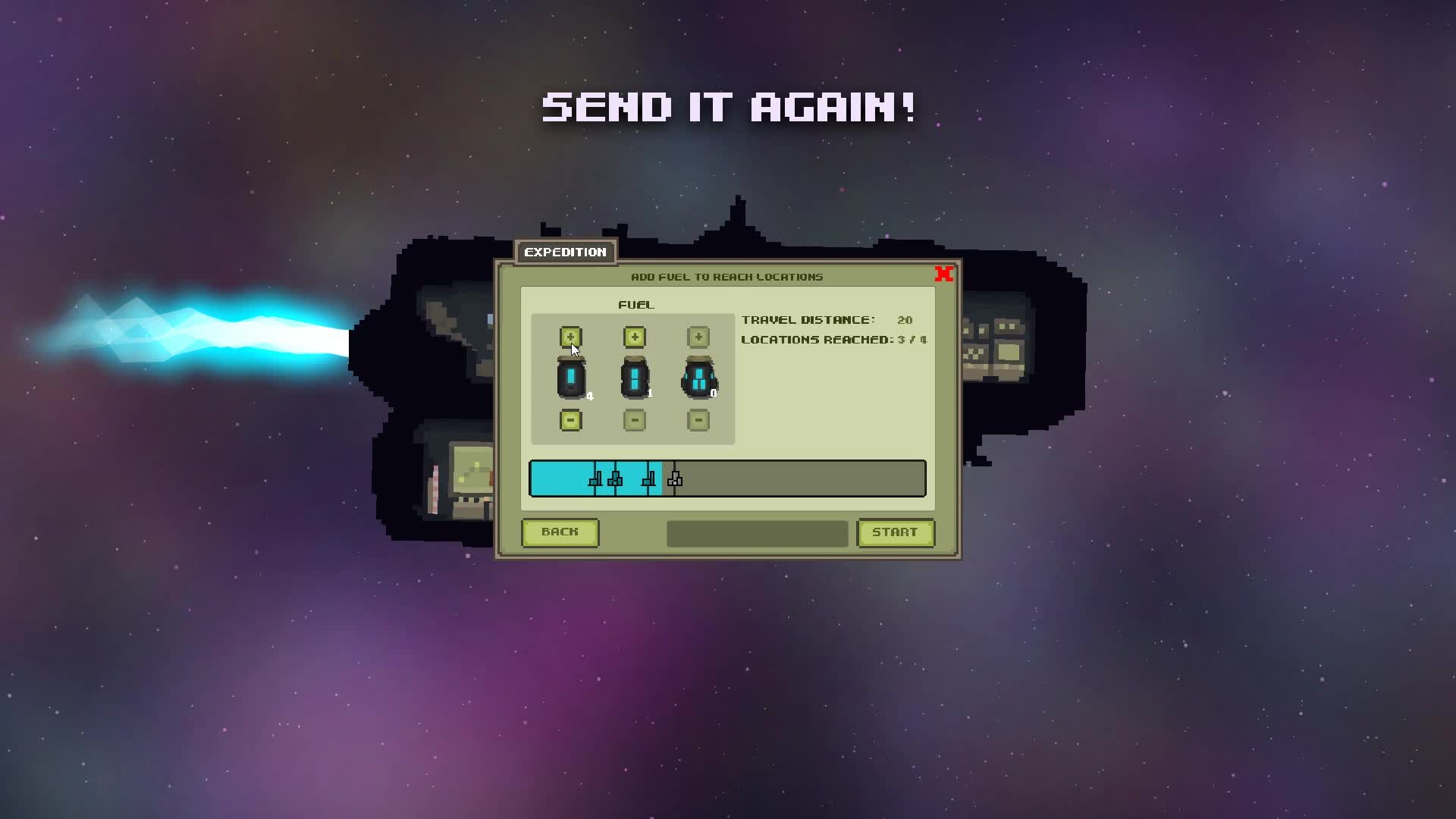This screenshot has height=819, width=1456.
Task: Select the small fuel canister icon
Action: coord(571,378)
